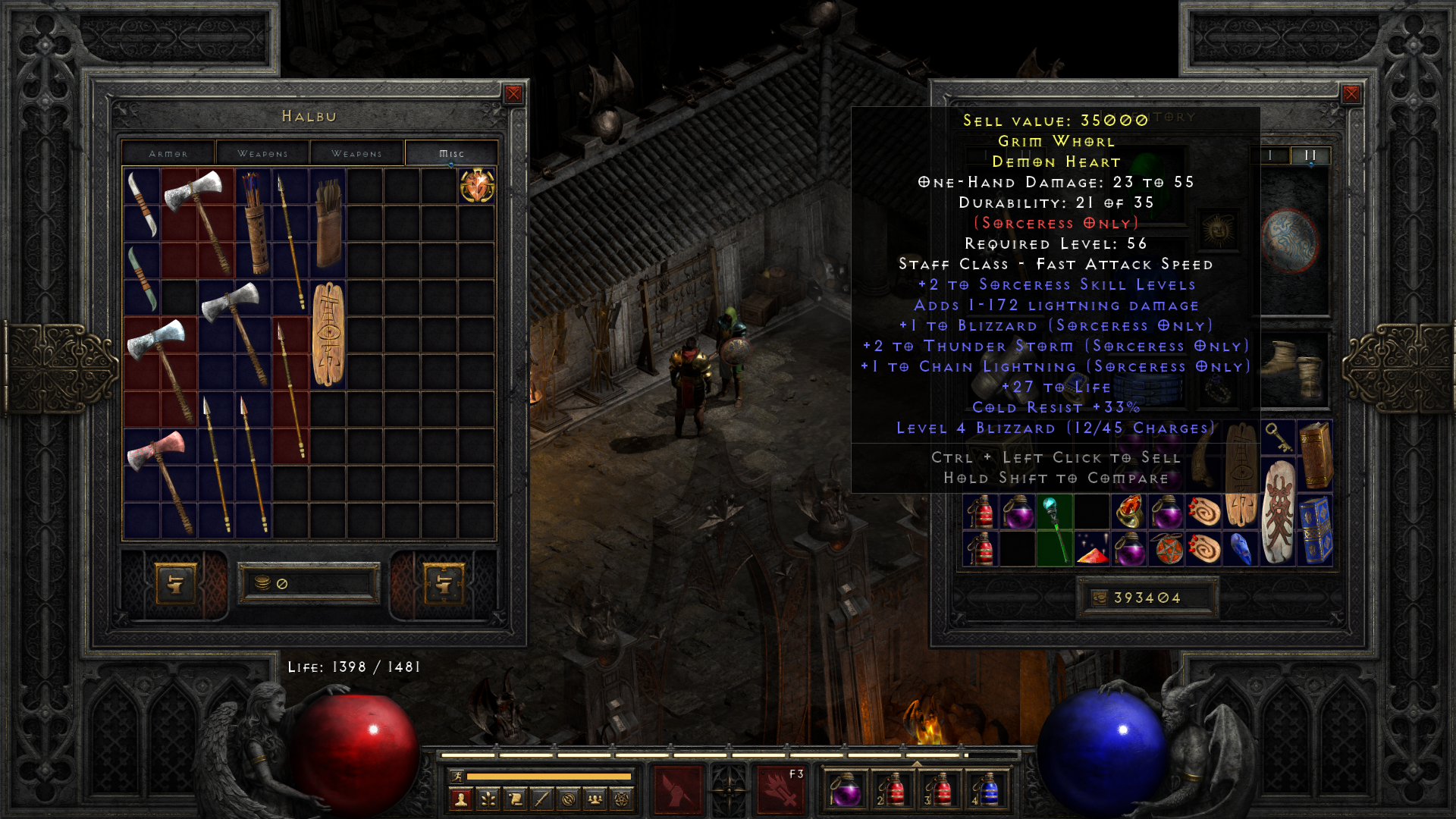The height and width of the screenshot is (819, 1456).
Task: Open the pentagram message log icon
Action: pyautogui.click(x=622, y=799)
